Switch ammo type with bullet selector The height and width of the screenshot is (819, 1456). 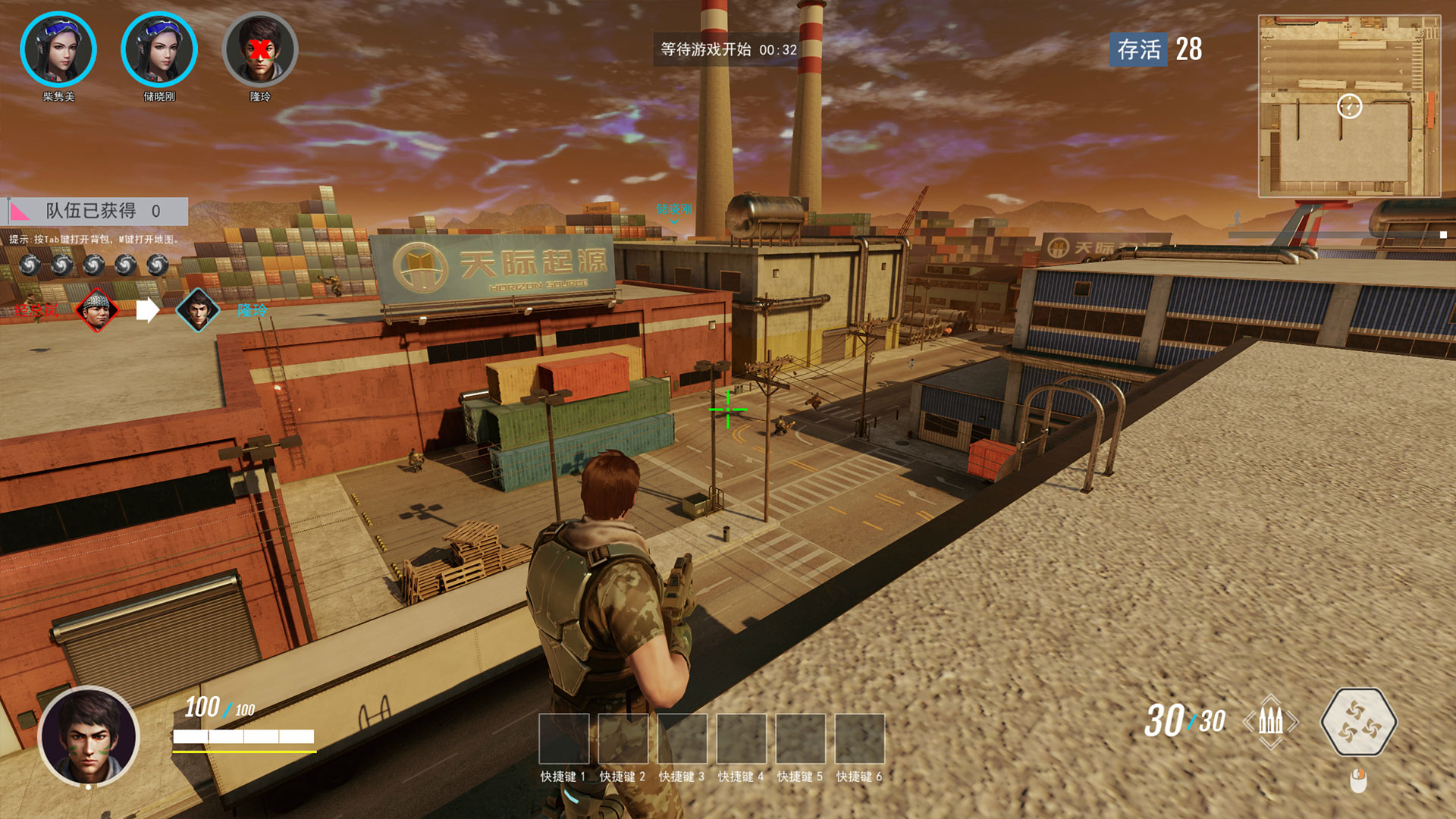click(1271, 721)
